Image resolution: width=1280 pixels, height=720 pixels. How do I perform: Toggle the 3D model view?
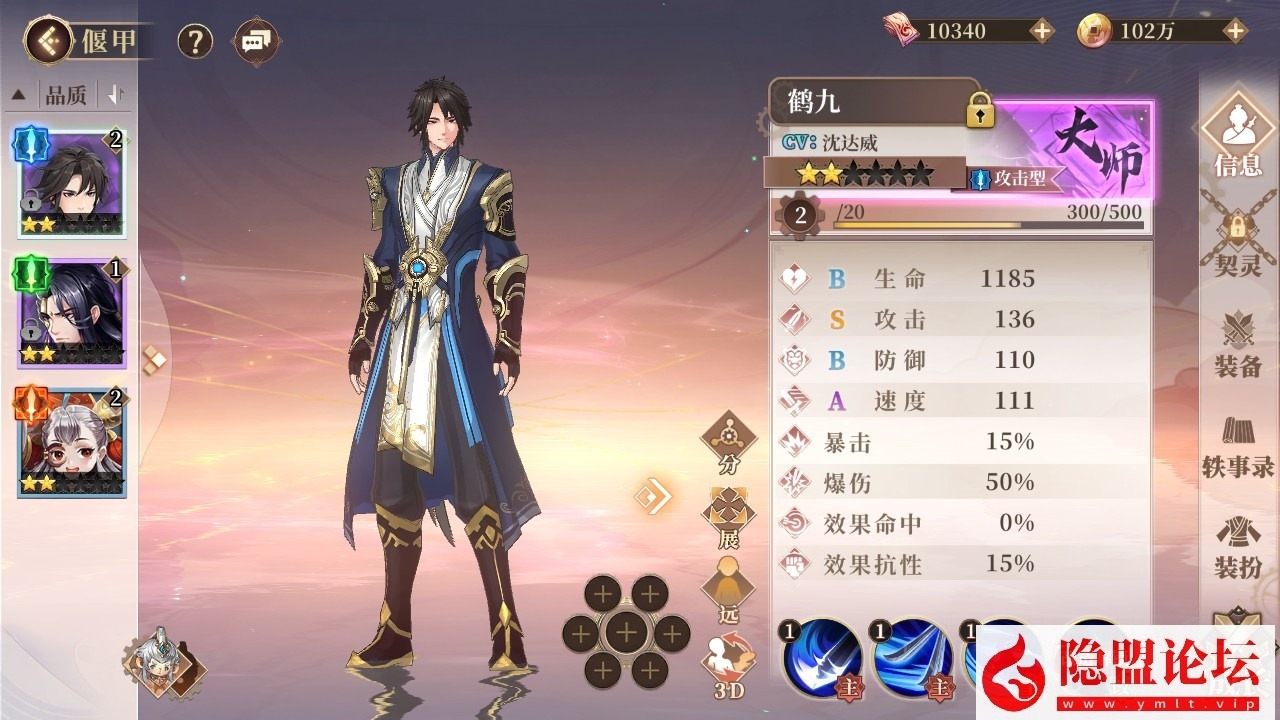coord(728,665)
